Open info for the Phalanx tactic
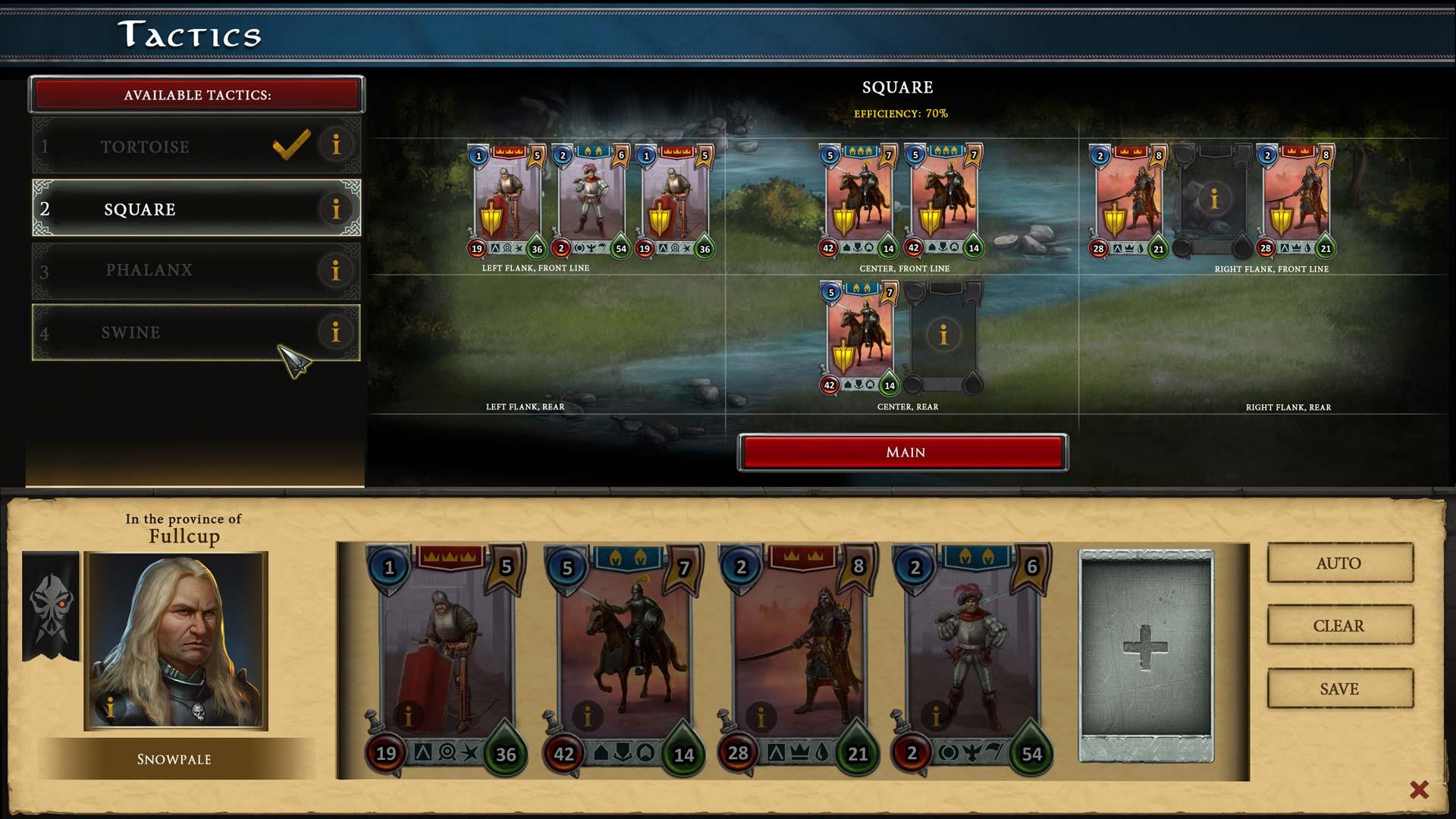Image resolution: width=1456 pixels, height=819 pixels. (336, 270)
